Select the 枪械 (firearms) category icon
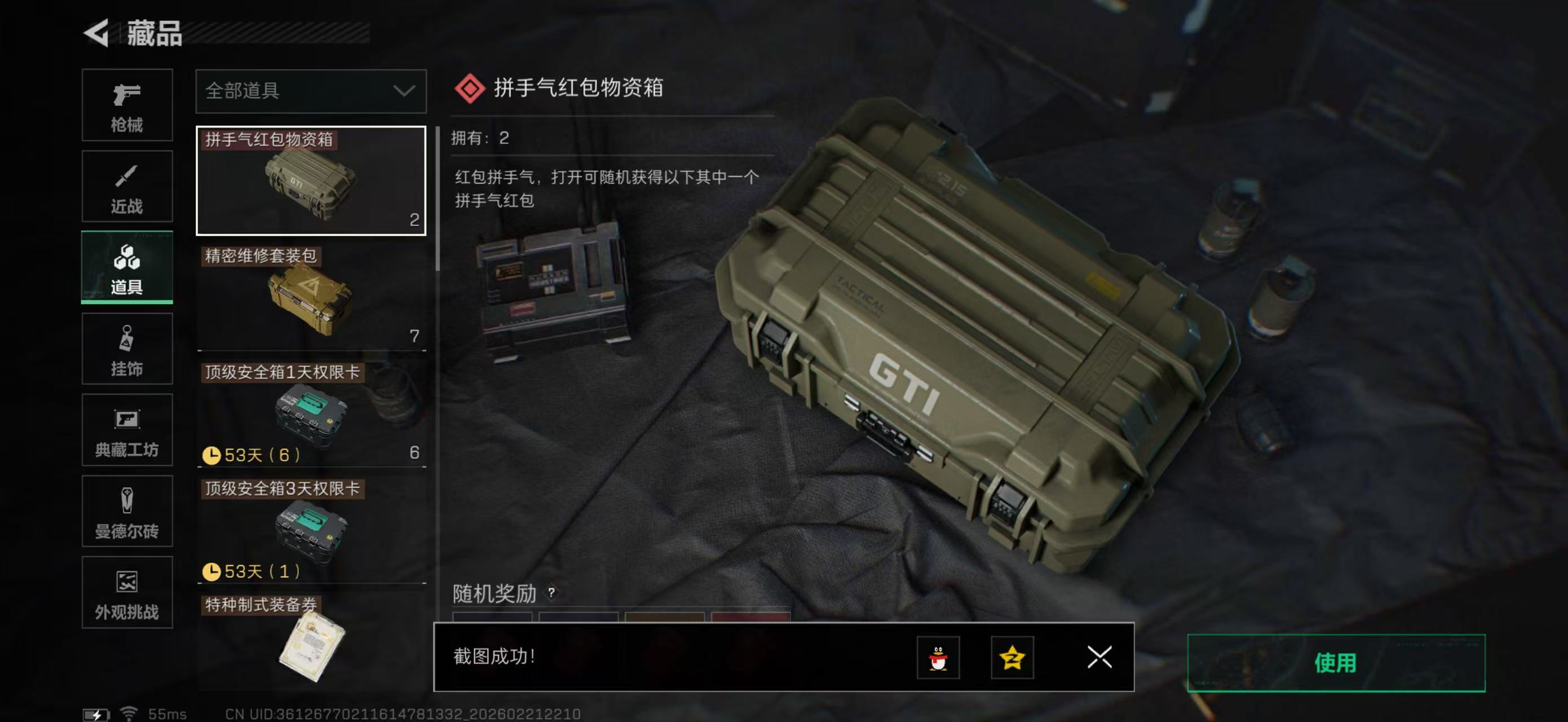The height and width of the screenshot is (722, 1568). click(x=127, y=105)
